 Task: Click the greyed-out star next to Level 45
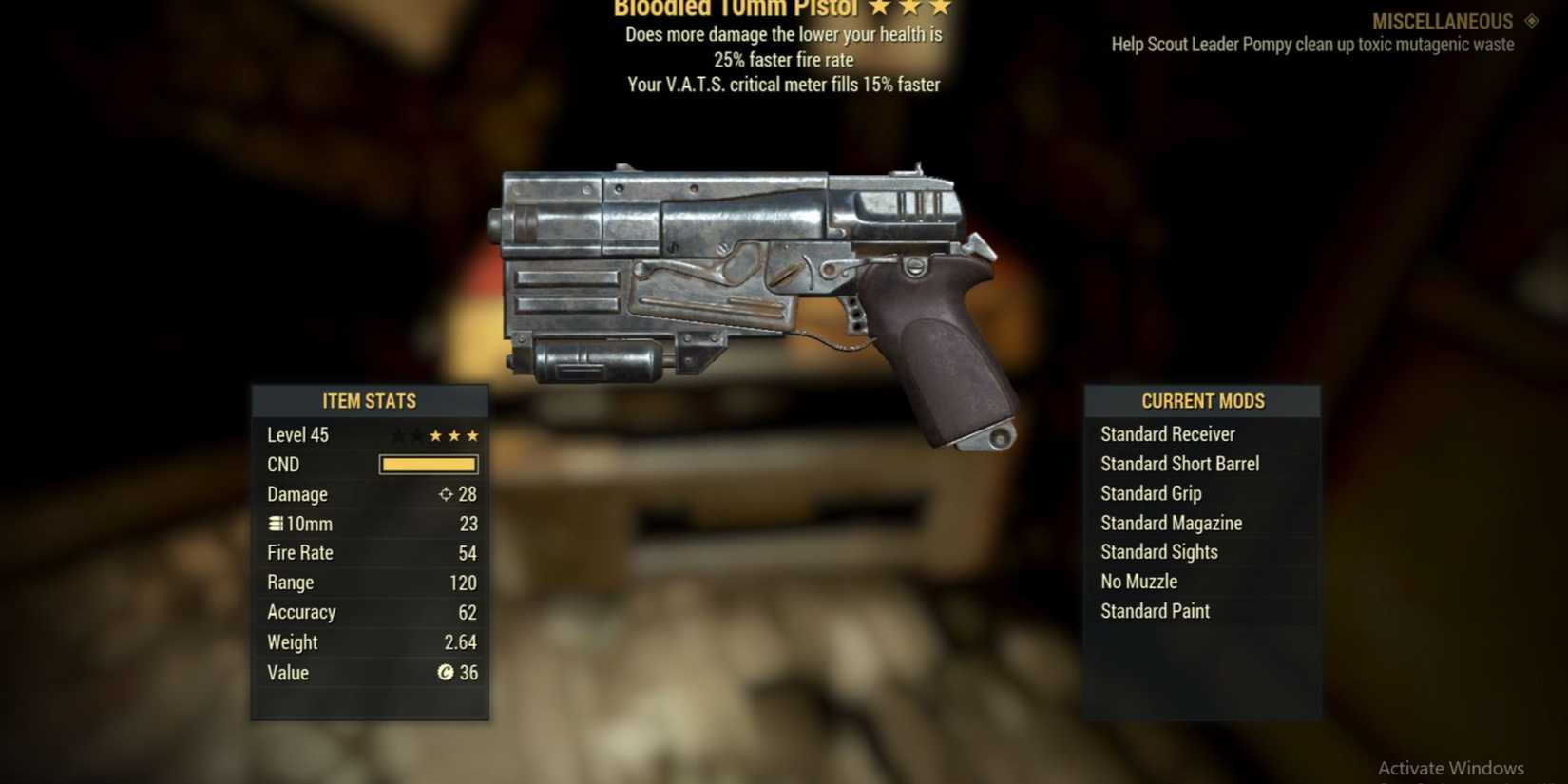tap(399, 435)
